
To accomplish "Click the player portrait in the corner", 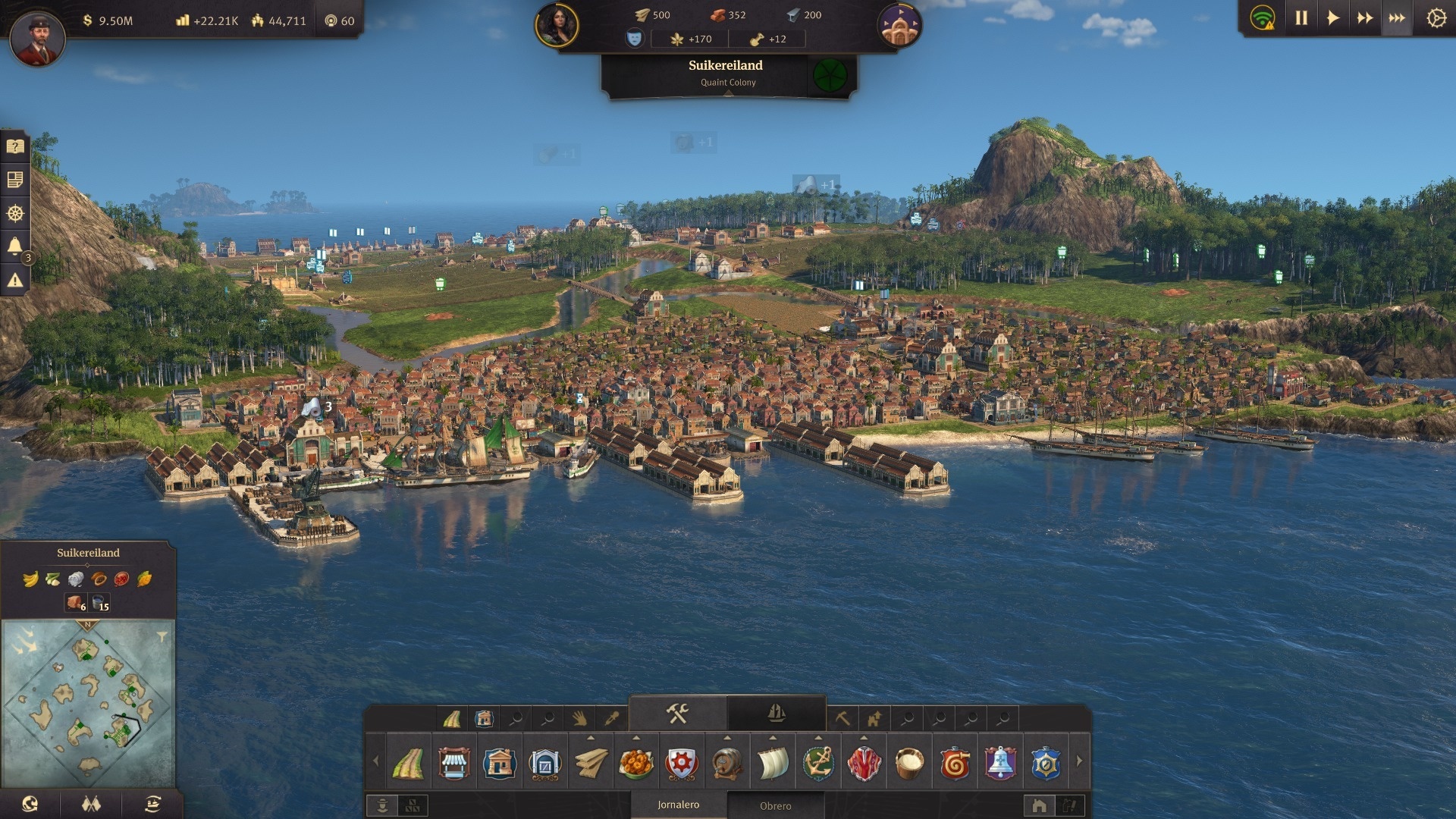I will point(37,37).
